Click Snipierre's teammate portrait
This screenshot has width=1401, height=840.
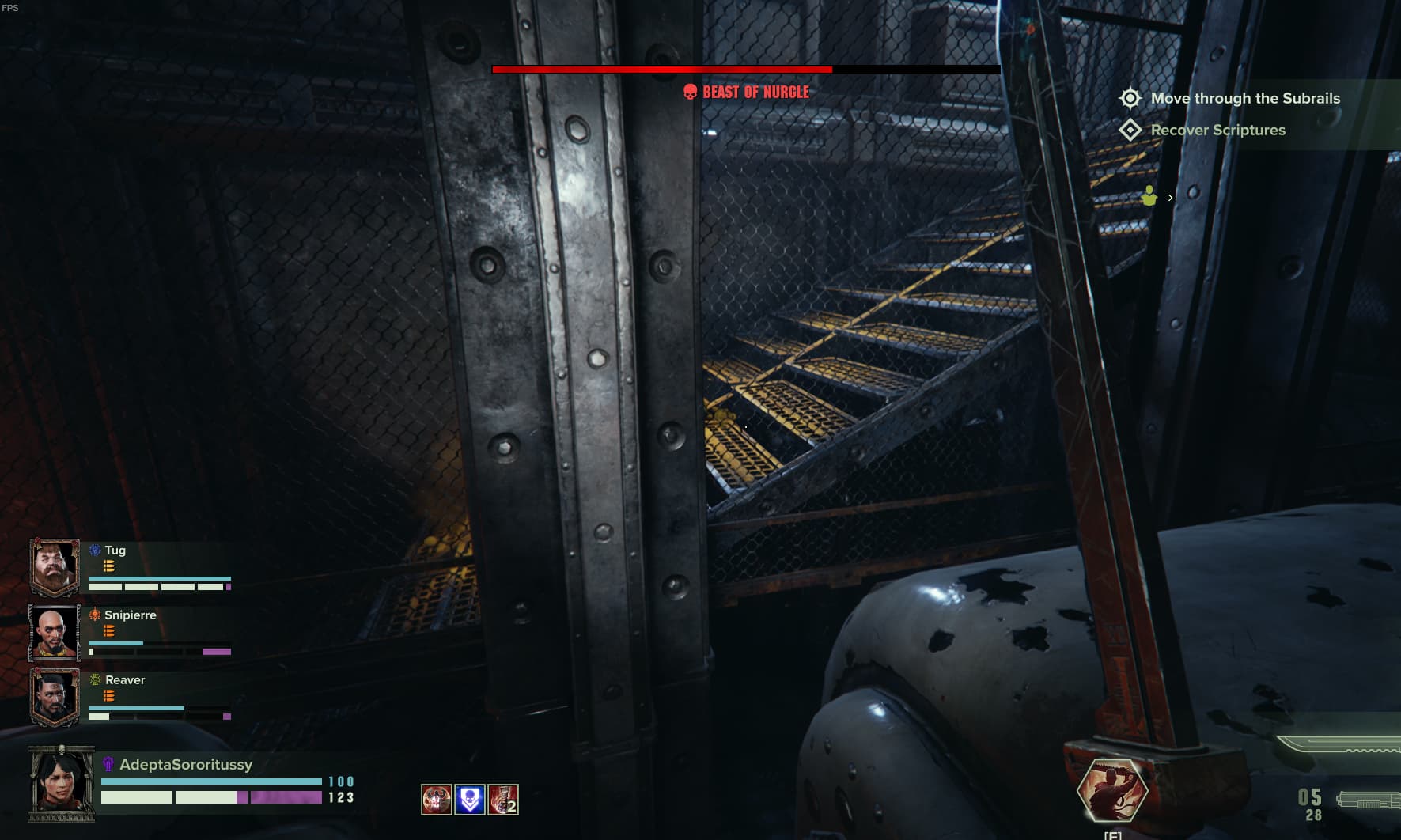pos(55,632)
